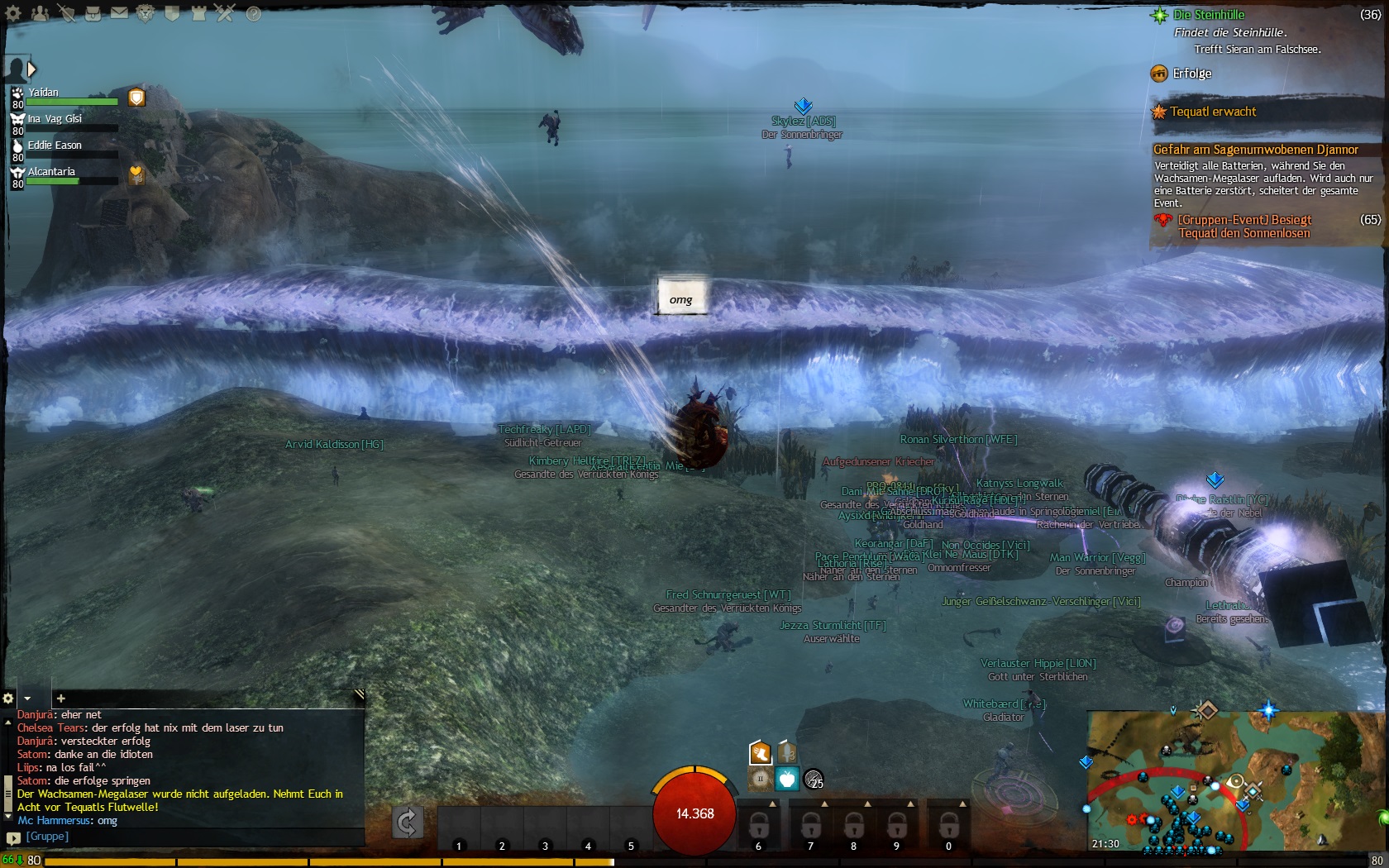Viewport: 1389px width, 868px height.
Task: Open the help question mark icon
Action: (254, 13)
